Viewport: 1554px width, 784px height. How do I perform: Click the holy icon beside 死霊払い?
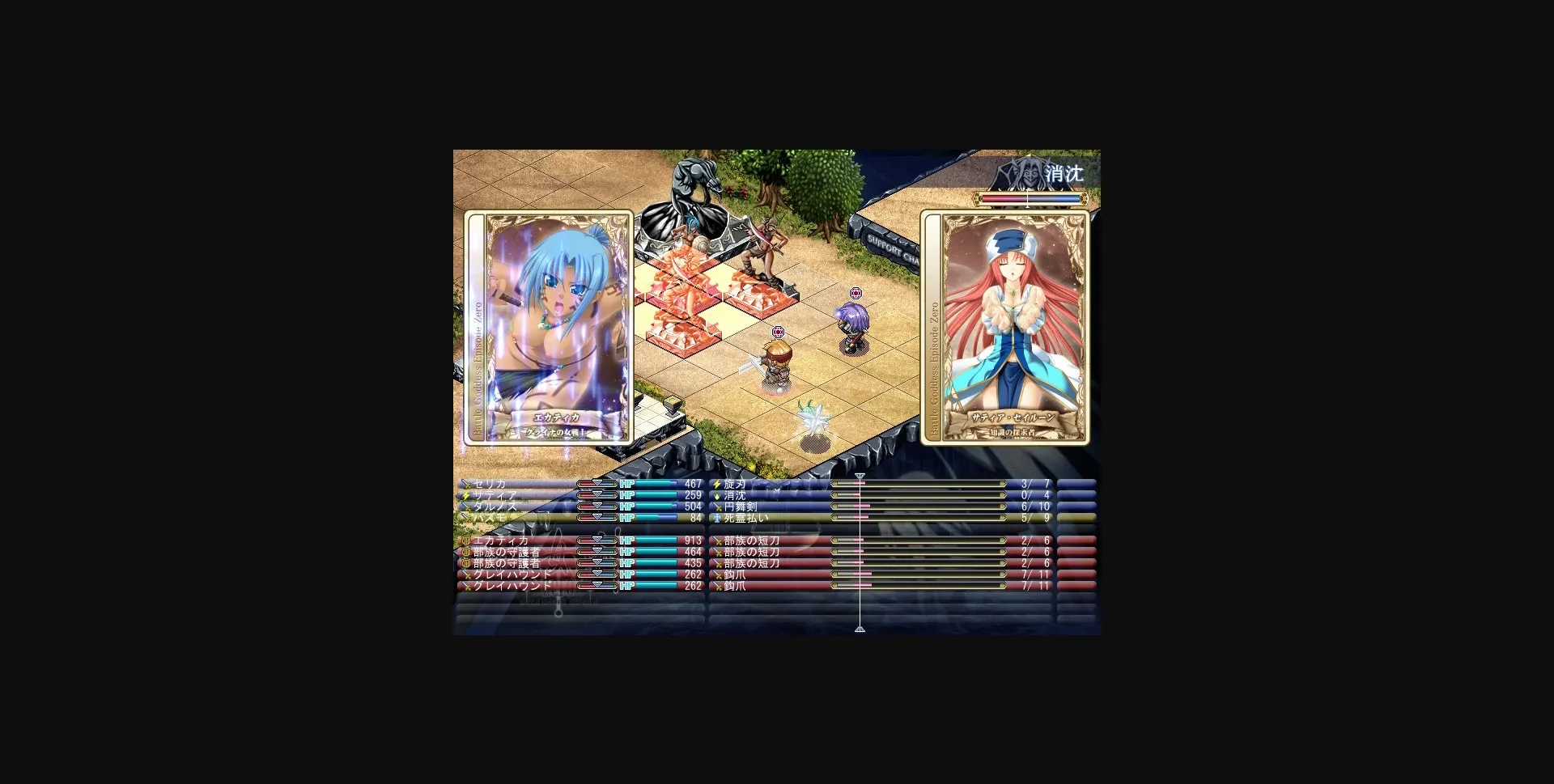pos(715,519)
